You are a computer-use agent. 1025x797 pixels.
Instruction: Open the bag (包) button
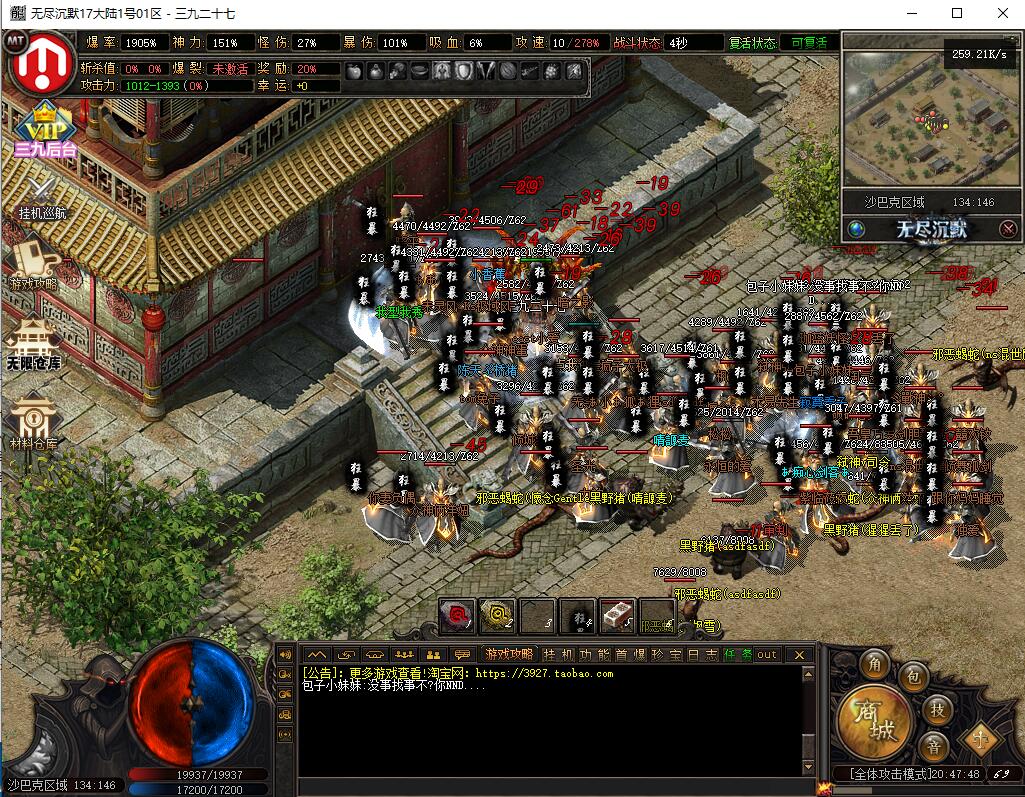913,677
